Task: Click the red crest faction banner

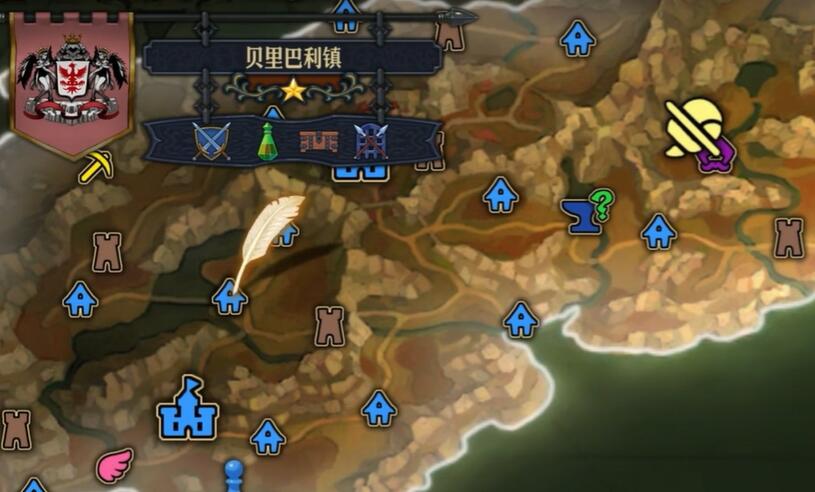Action: 71,80
